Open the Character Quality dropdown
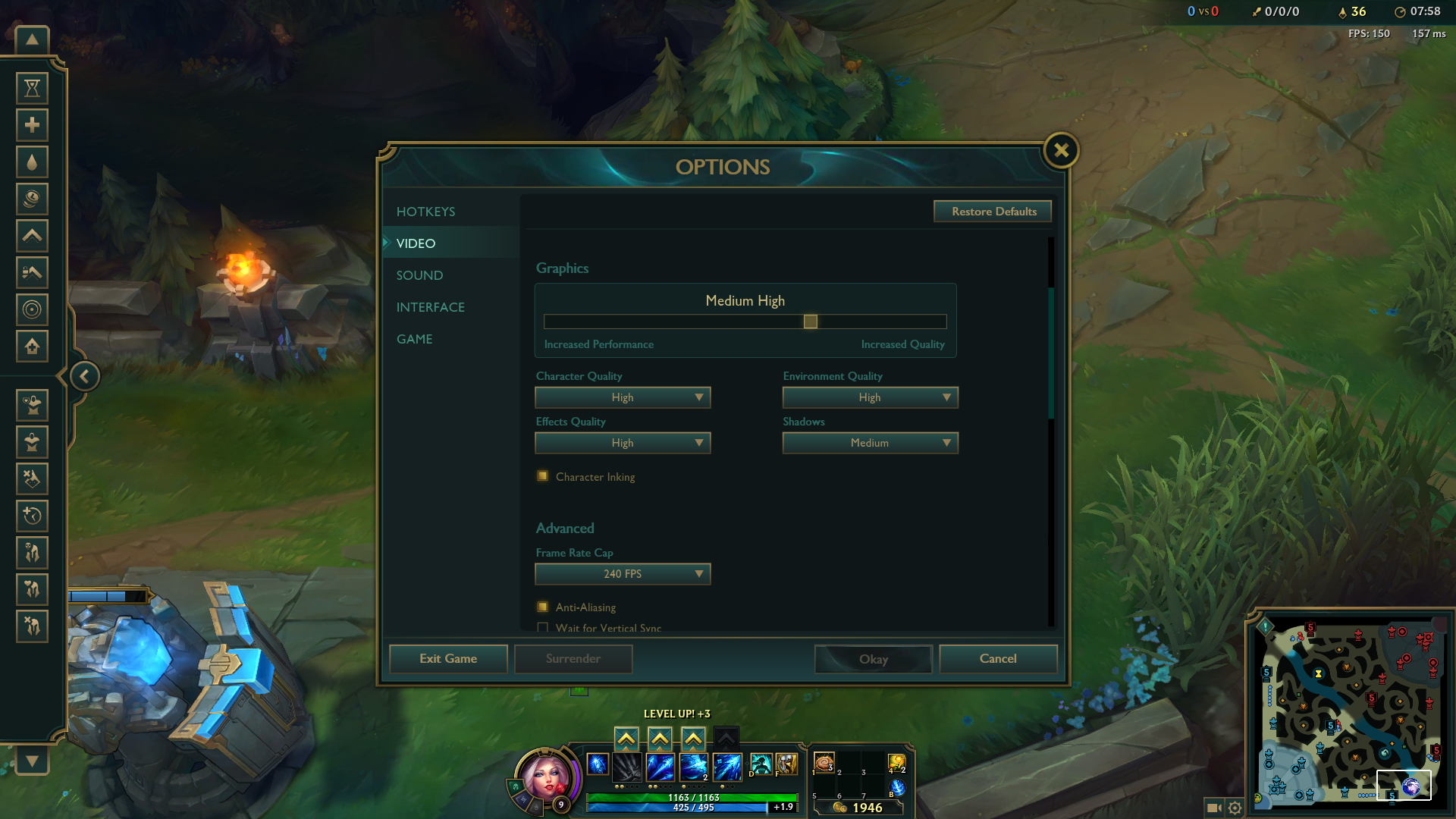Screen dimensions: 1456x819 pos(623,397)
